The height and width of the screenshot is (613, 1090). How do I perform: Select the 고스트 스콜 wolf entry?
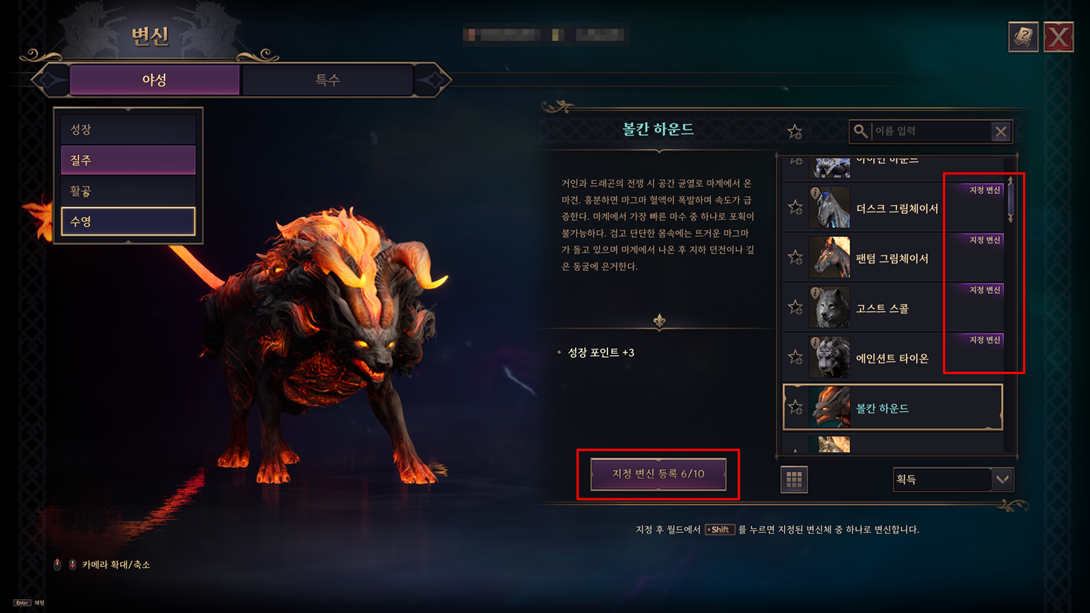pyautogui.click(x=882, y=309)
